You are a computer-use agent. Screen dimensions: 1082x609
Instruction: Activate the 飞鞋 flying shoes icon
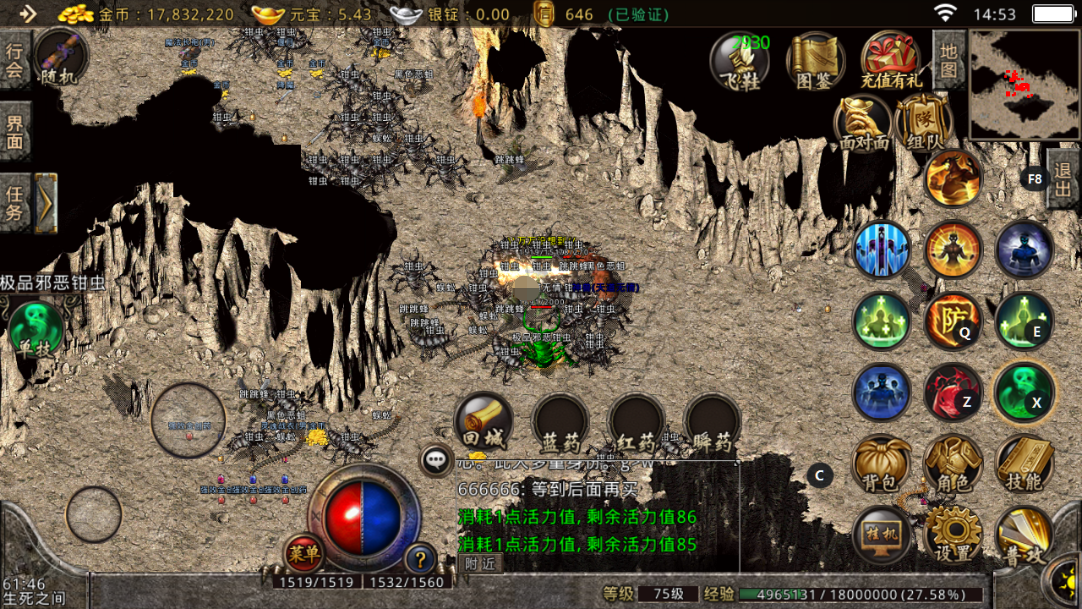tap(740, 62)
